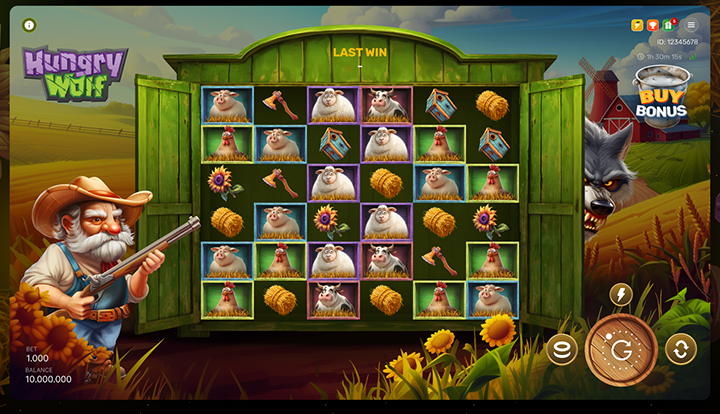Show the game info page
This screenshot has height=414, width=720.
tap(28, 25)
